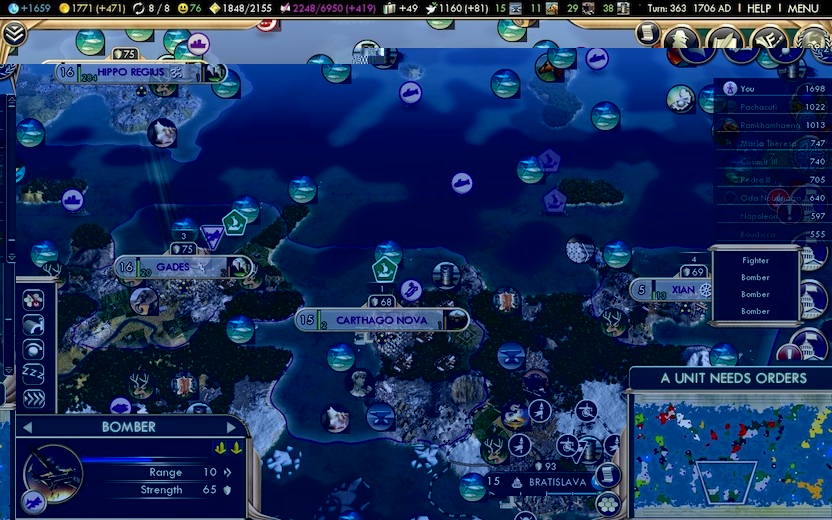Select the Fighter in Xian's aircraft list
The height and width of the screenshot is (520, 832).
coord(755,260)
